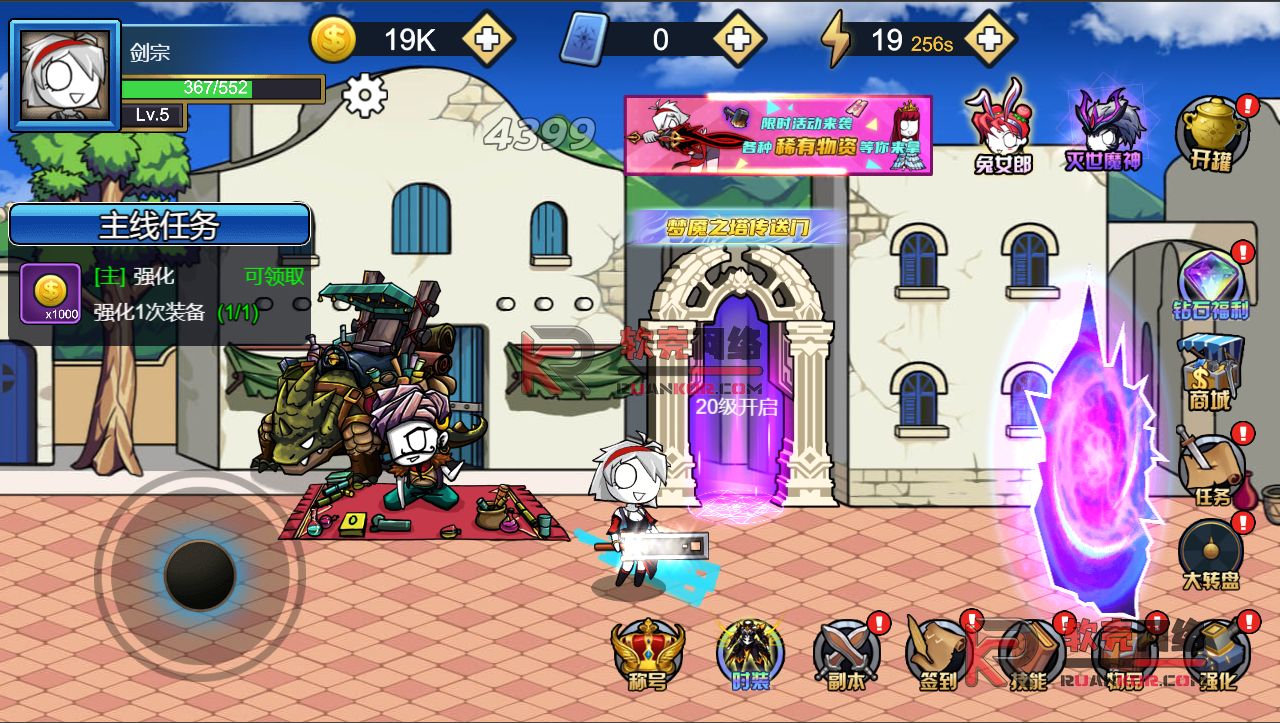
Task: Refill lightning energy with the plus button
Action: pos(990,40)
